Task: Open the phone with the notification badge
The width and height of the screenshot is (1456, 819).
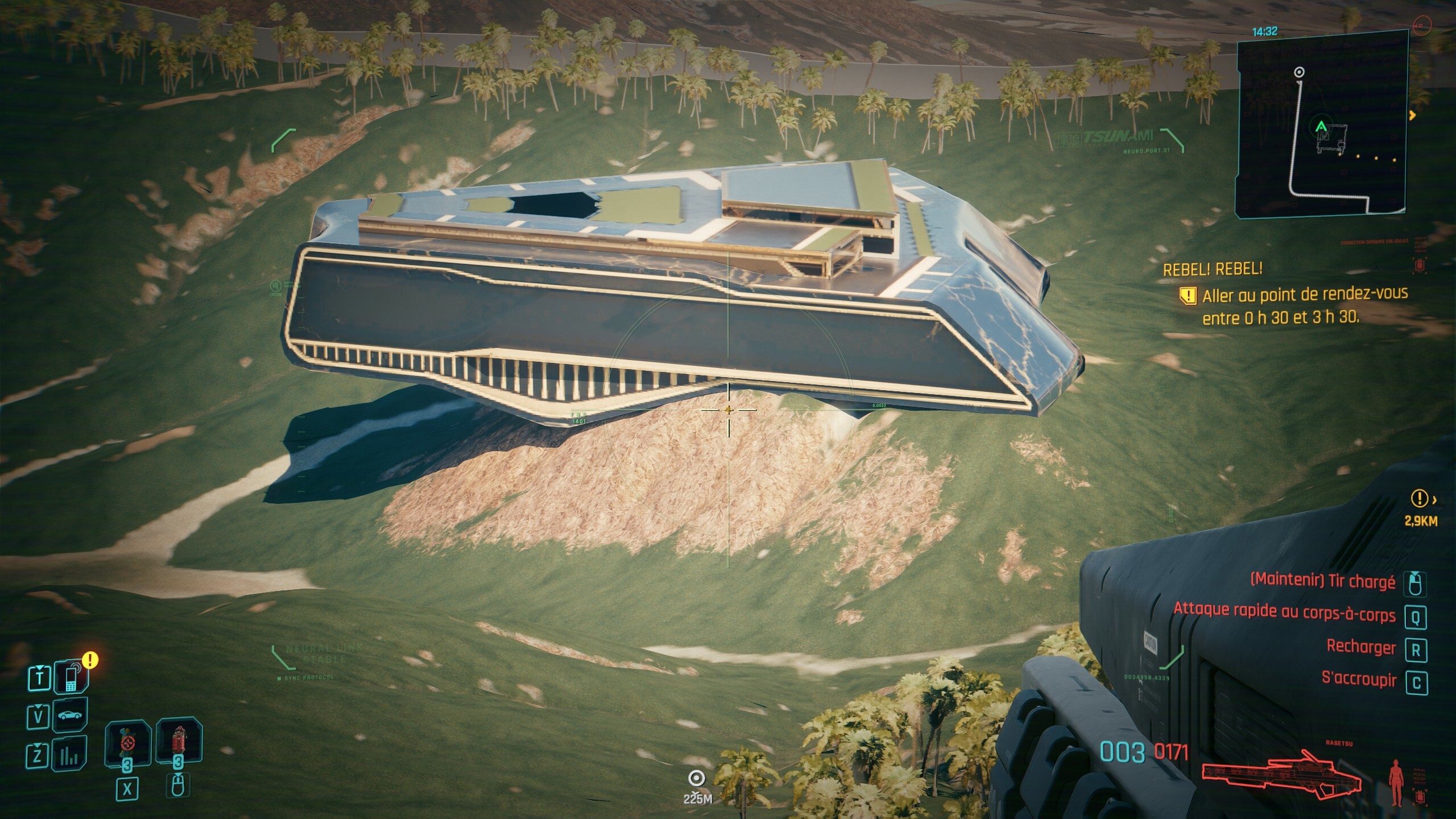Action: [x=71, y=677]
